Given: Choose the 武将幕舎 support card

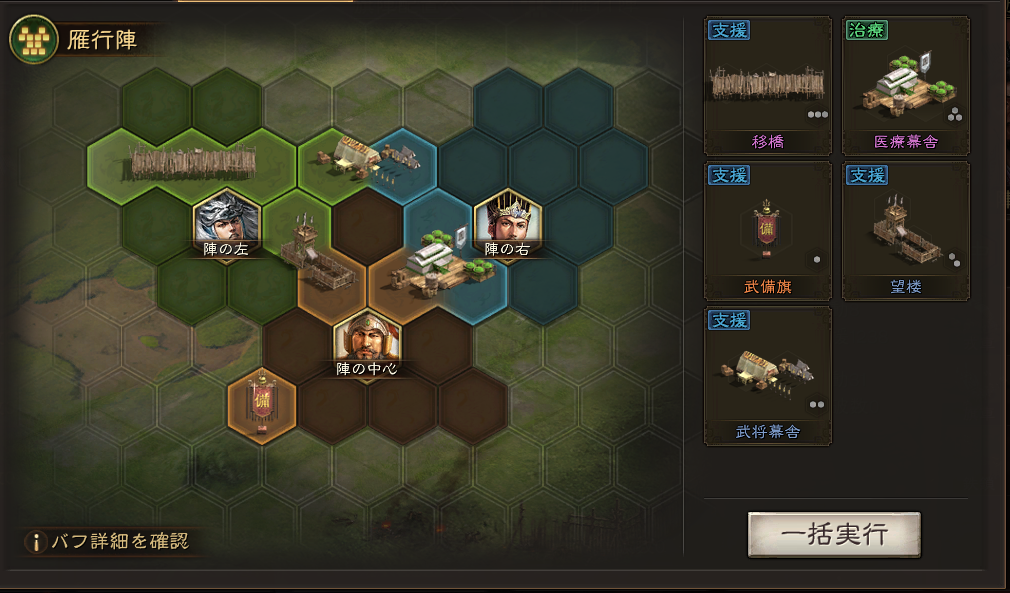Looking at the screenshot, I should 767,377.
